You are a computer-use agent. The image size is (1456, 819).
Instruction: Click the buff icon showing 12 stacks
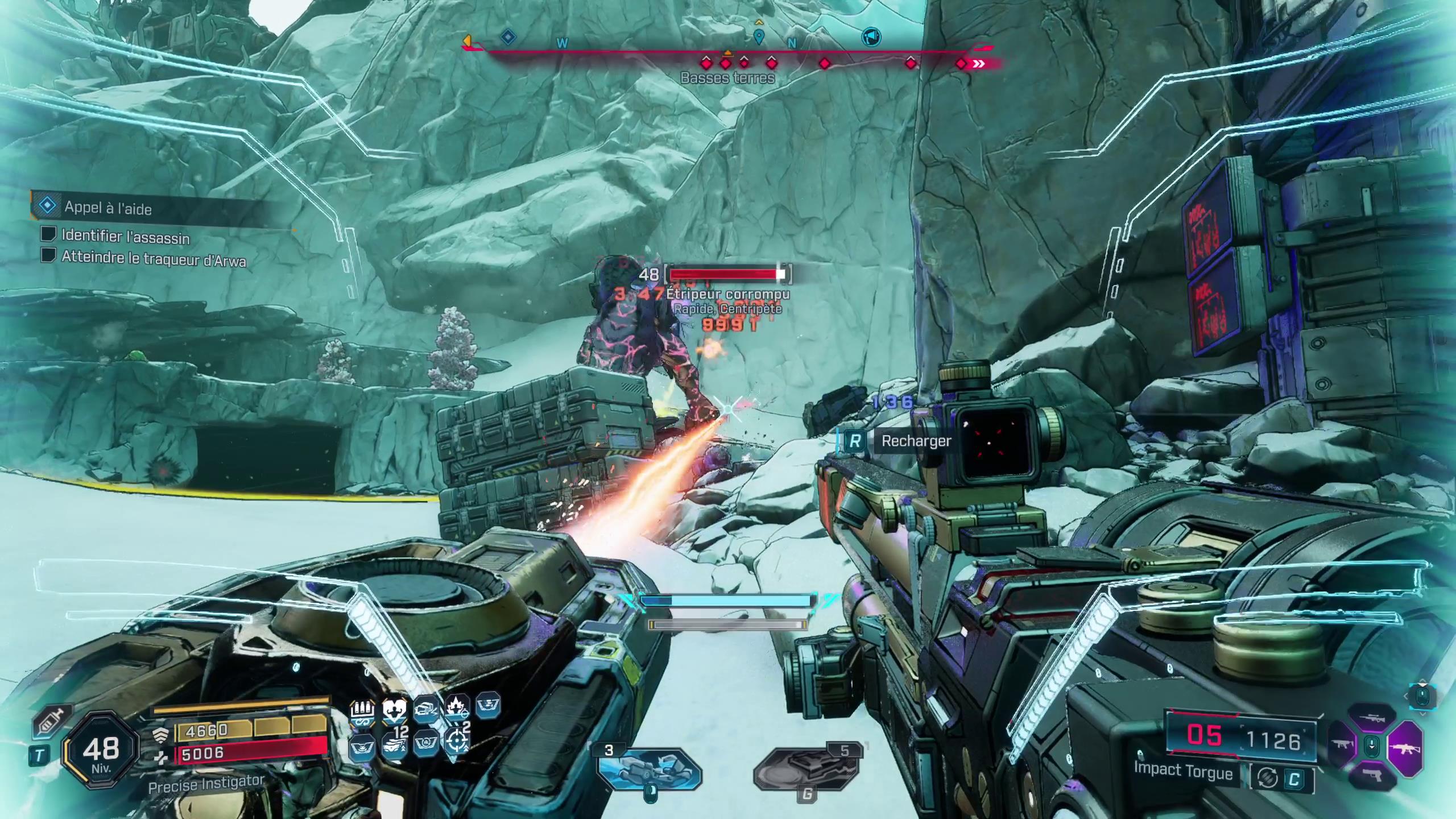pyautogui.click(x=394, y=742)
